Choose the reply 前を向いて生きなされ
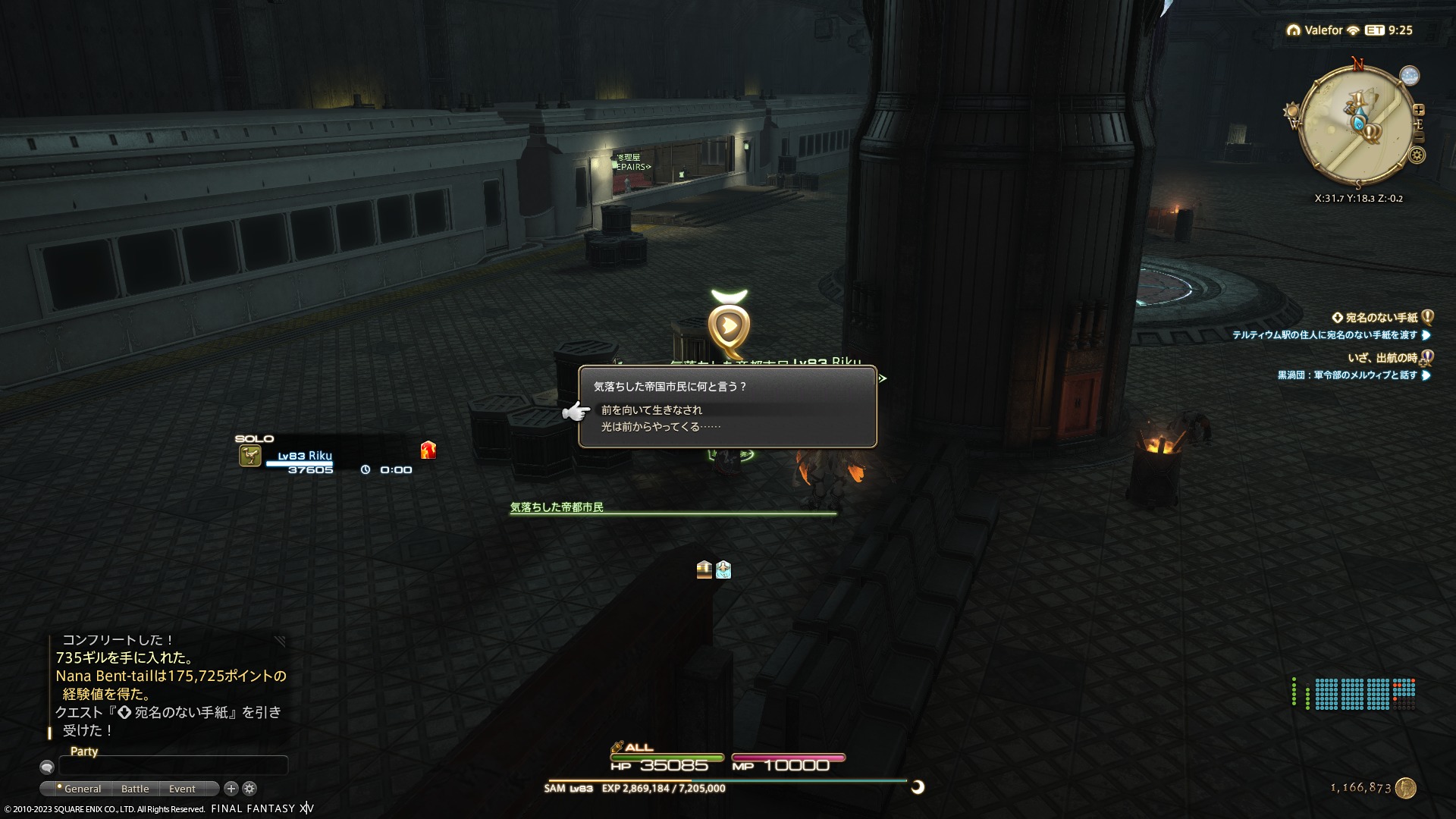Screen dimensions: 1456x819 (651, 410)
